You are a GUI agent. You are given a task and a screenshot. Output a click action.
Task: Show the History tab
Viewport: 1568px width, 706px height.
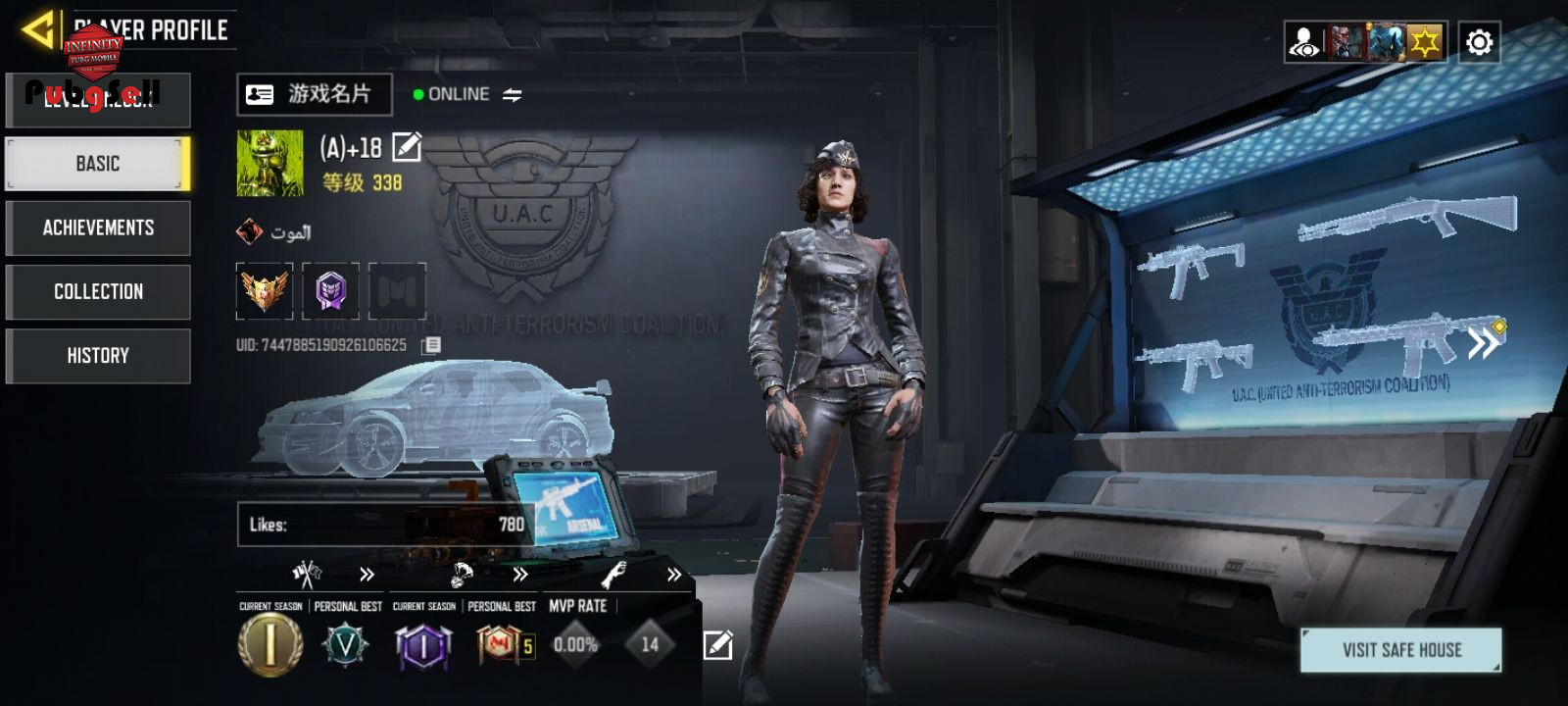tap(98, 355)
